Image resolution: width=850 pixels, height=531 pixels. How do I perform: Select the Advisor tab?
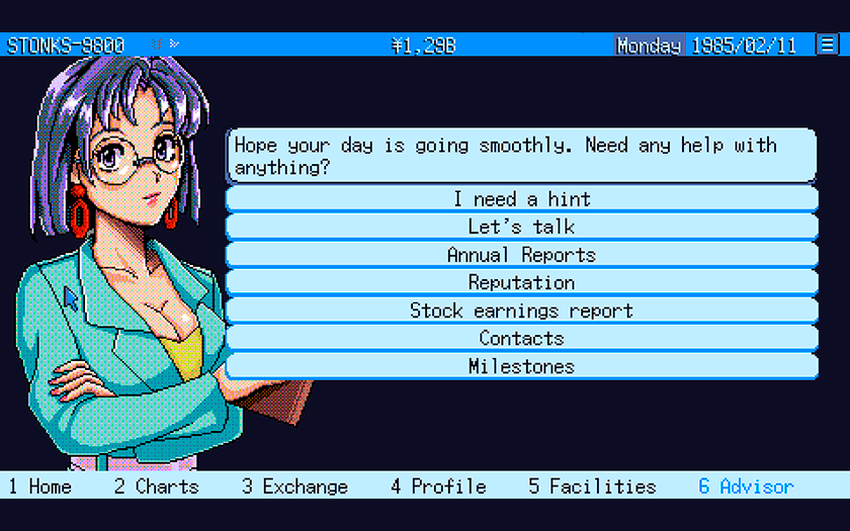click(x=746, y=487)
